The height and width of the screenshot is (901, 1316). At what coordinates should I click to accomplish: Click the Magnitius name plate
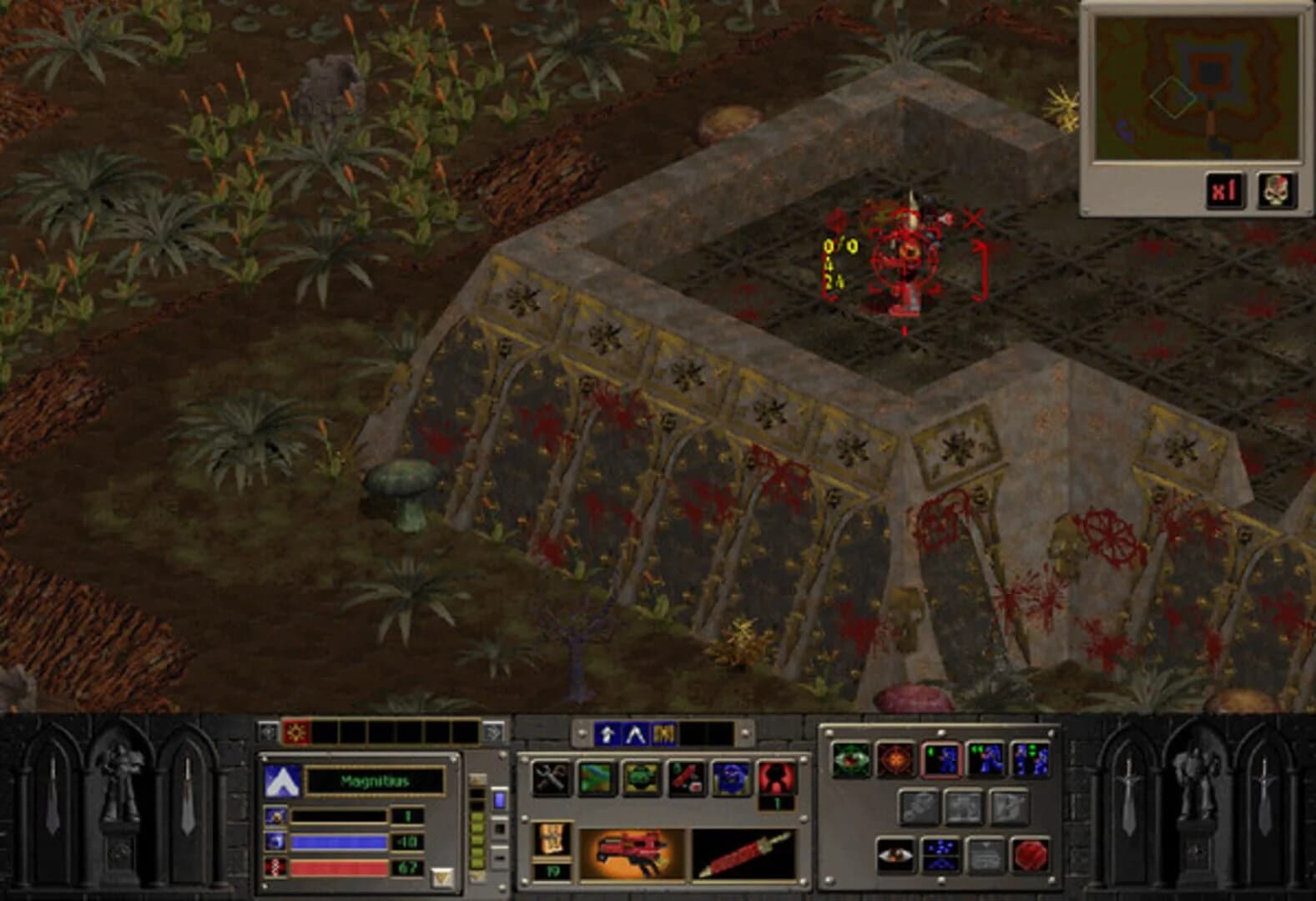tap(375, 782)
